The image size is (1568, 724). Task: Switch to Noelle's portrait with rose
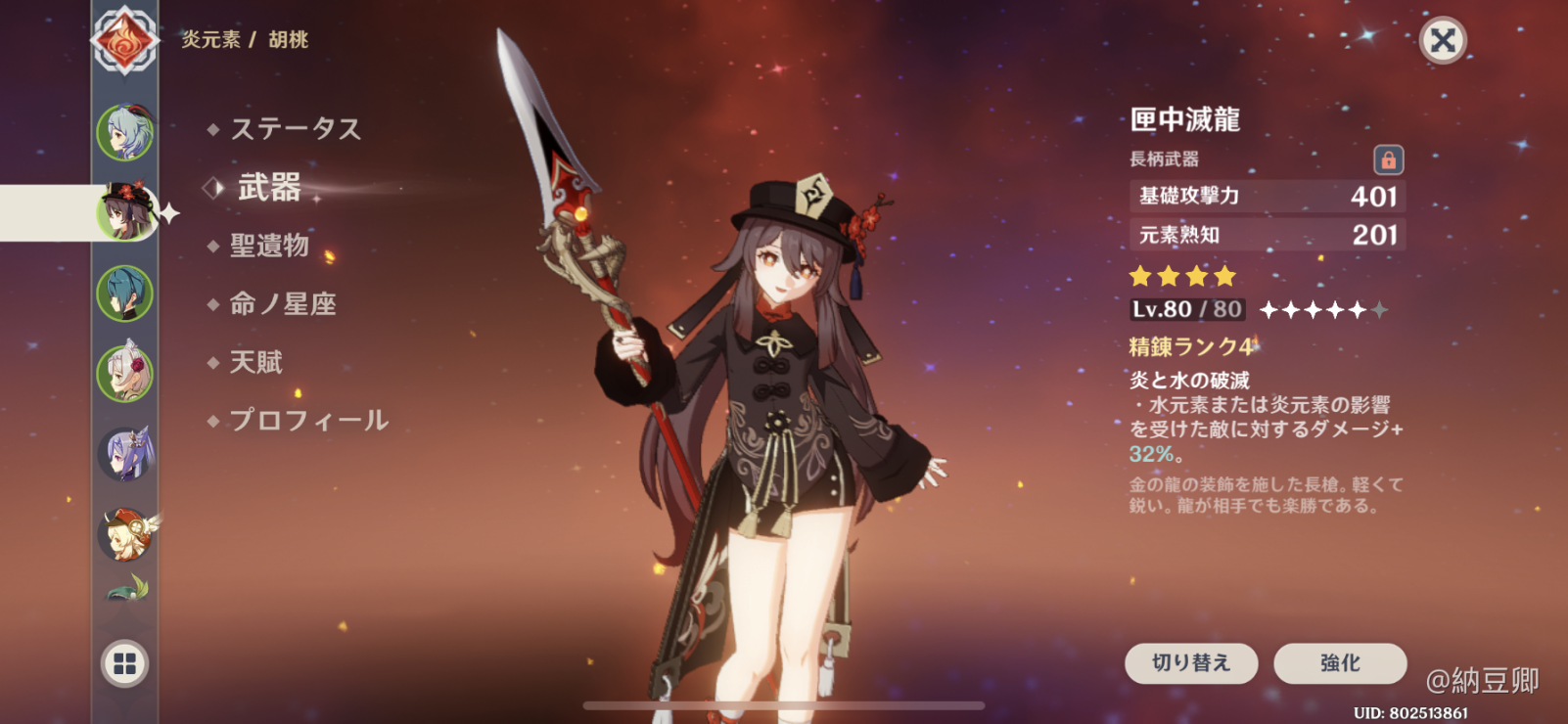[x=125, y=373]
